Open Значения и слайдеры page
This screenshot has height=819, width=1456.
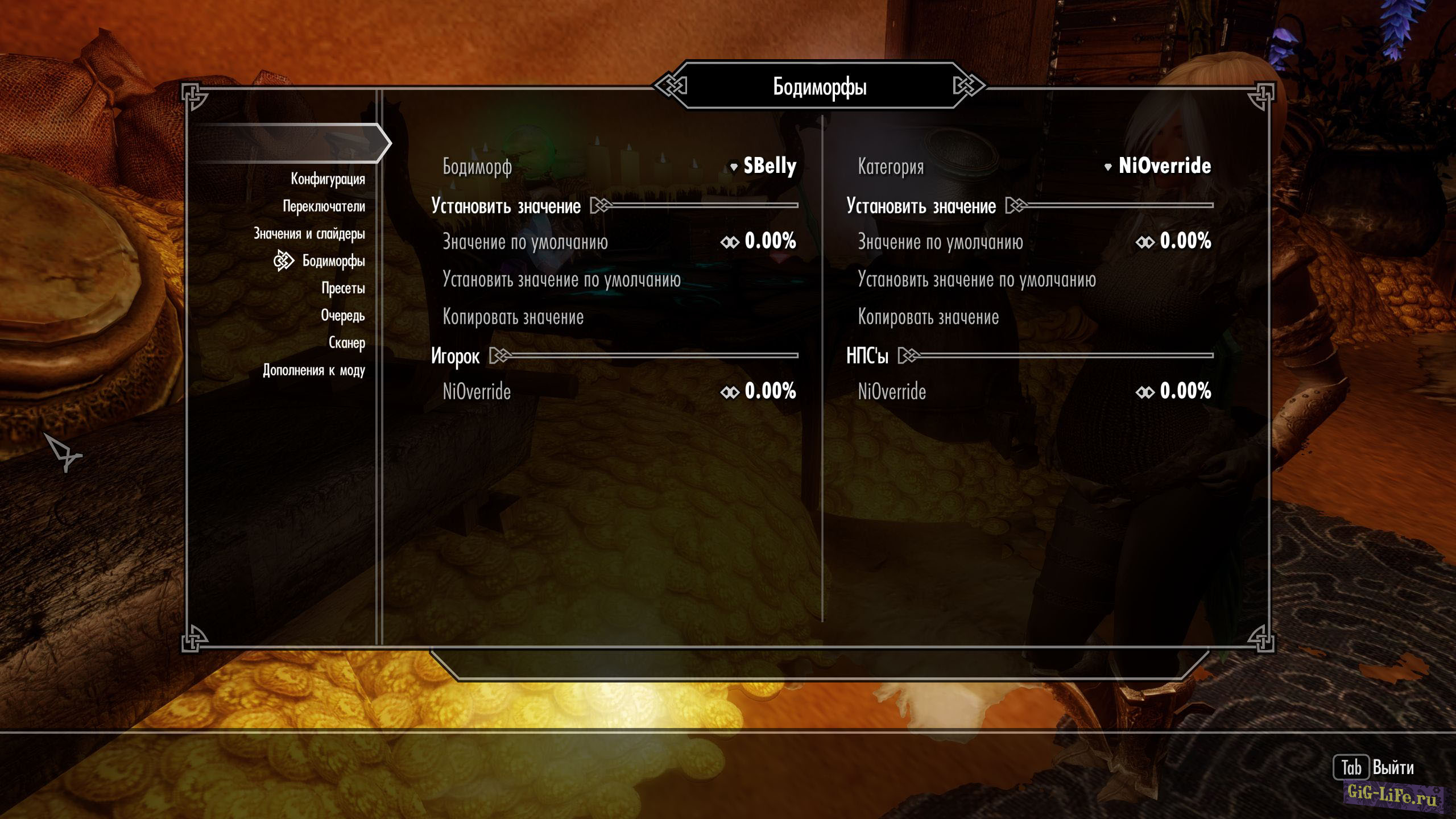click(x=309, y=234)
